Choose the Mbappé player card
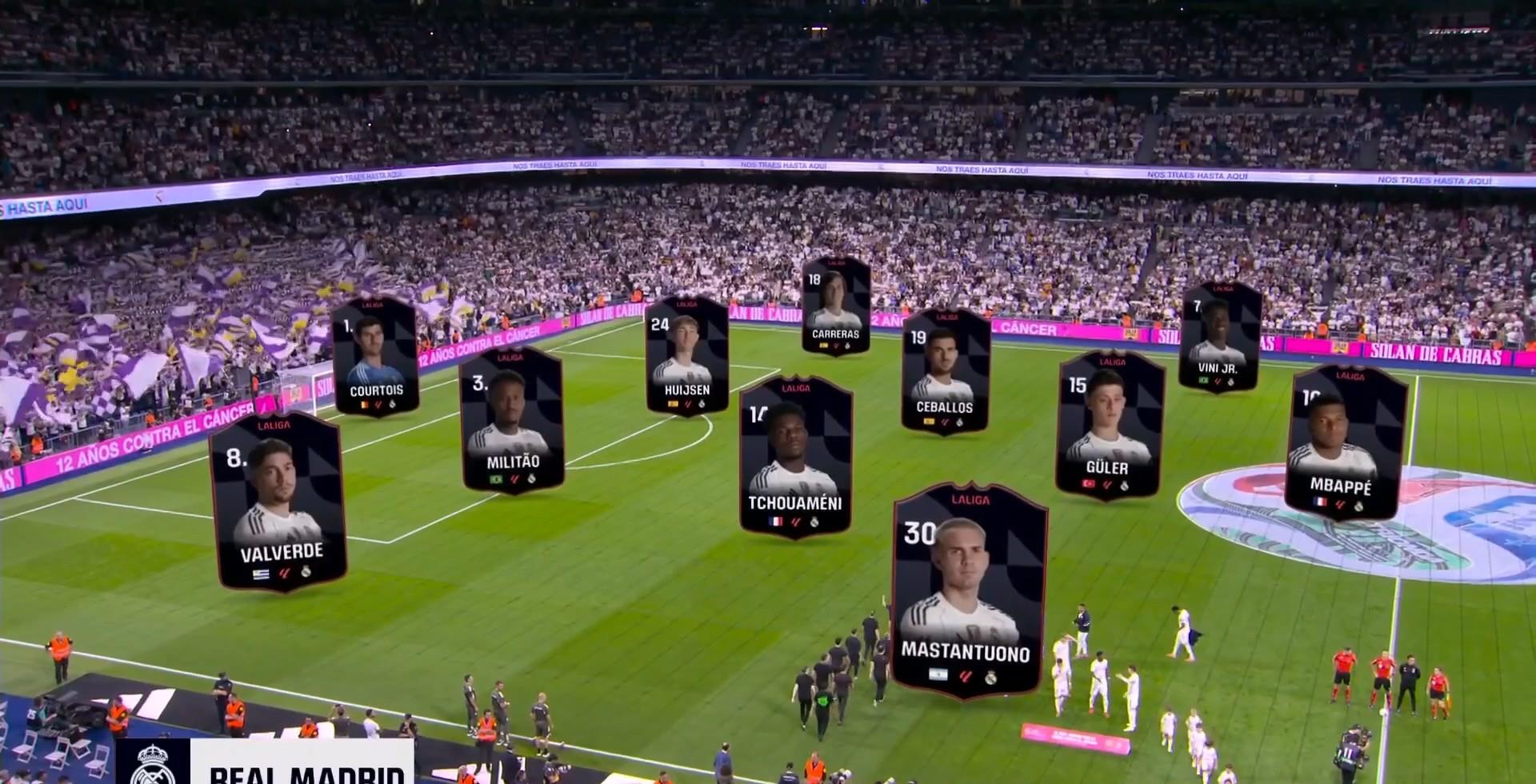 (1346, 442)
